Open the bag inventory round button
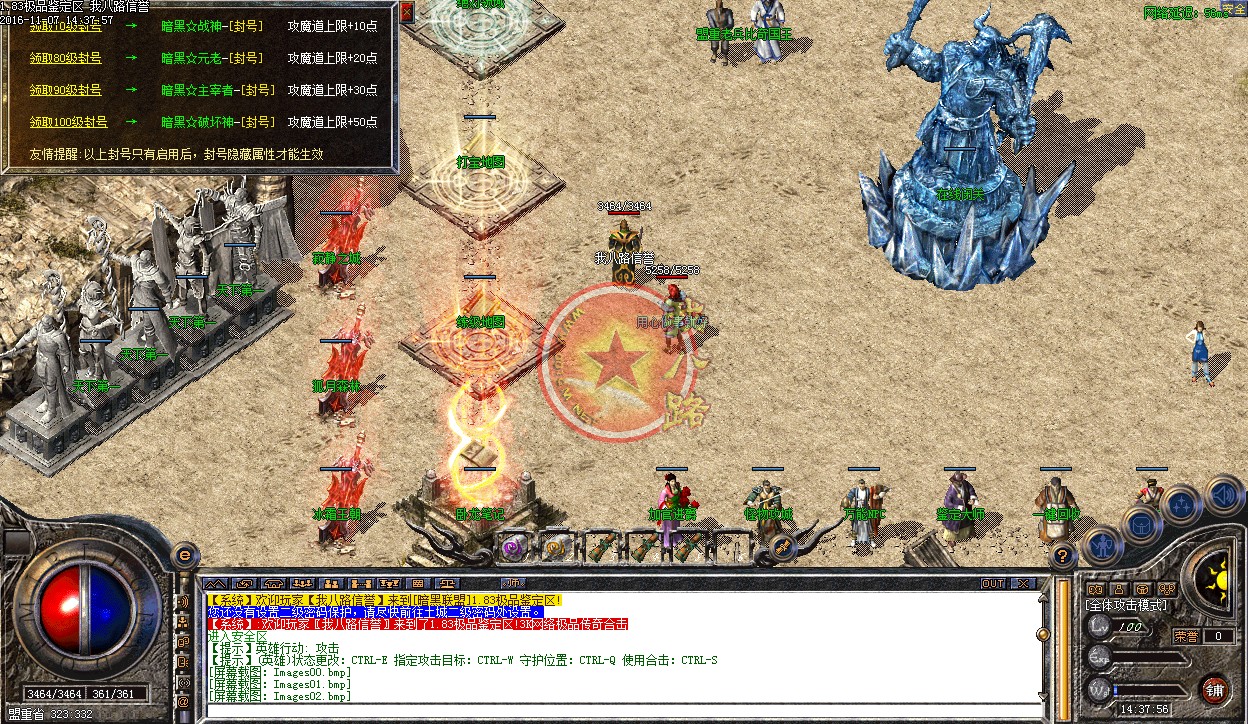This screenshot has width=1248, height=724. 1142,523
